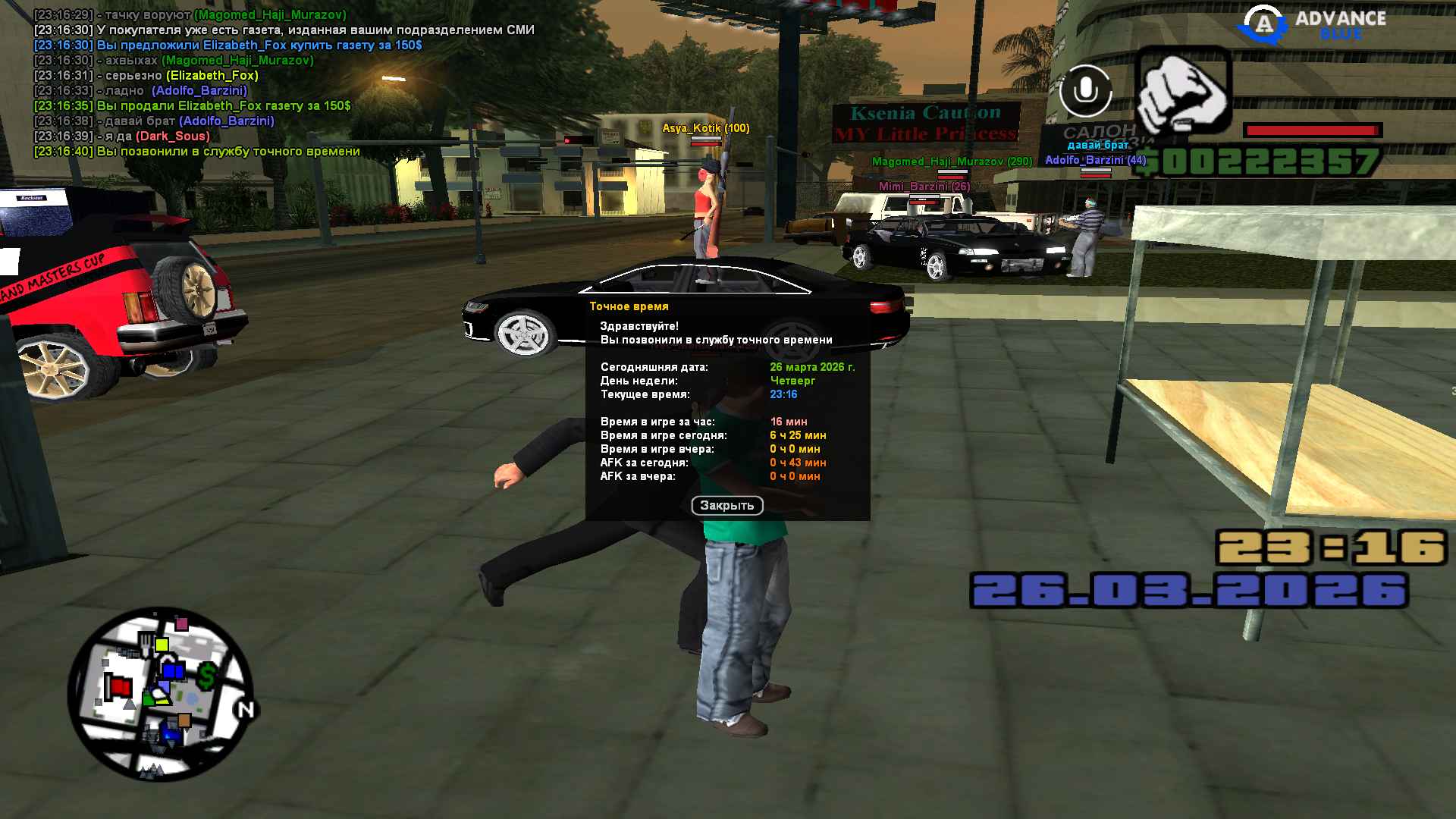Select the green dollar marker on minimap
Image resolution: width=1456 pixels, height=819 pixels.
click(x=207, y=675)
